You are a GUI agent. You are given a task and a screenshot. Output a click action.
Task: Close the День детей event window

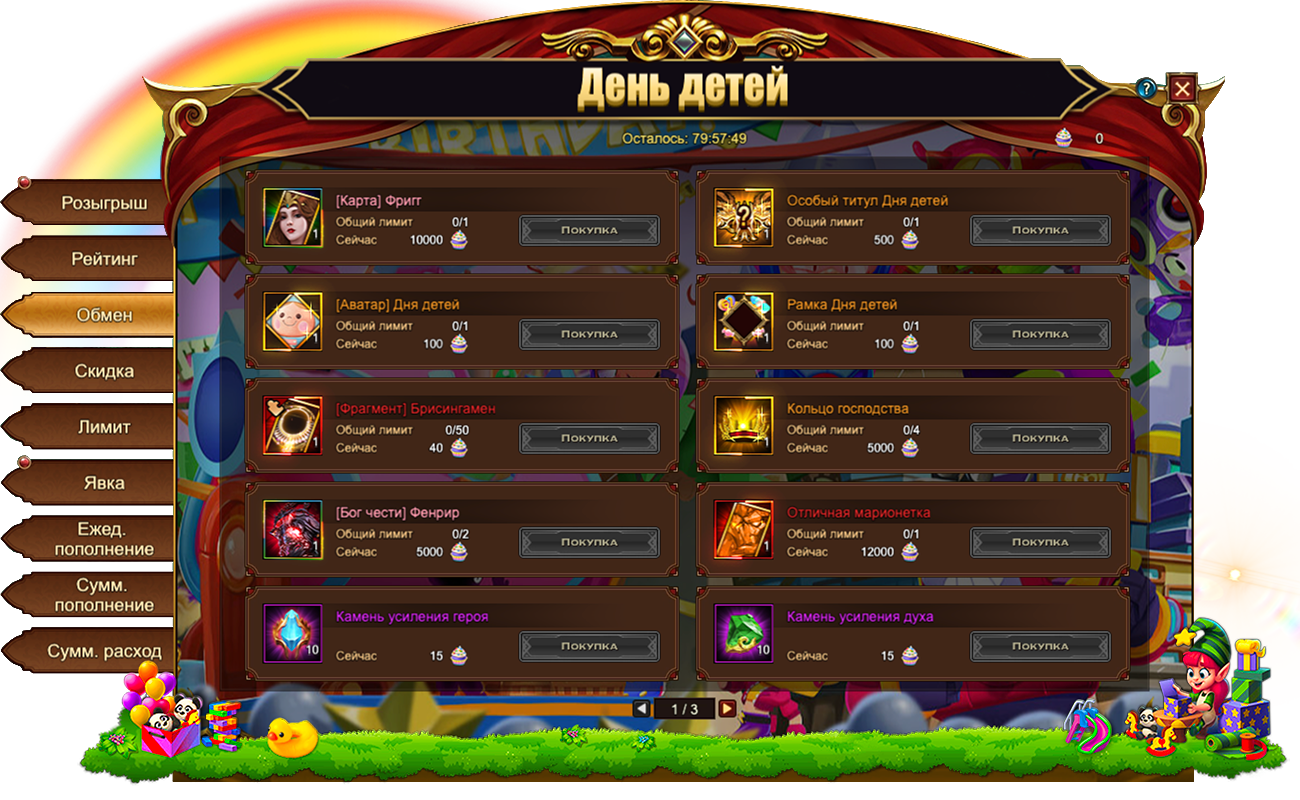click(1182, 89)
